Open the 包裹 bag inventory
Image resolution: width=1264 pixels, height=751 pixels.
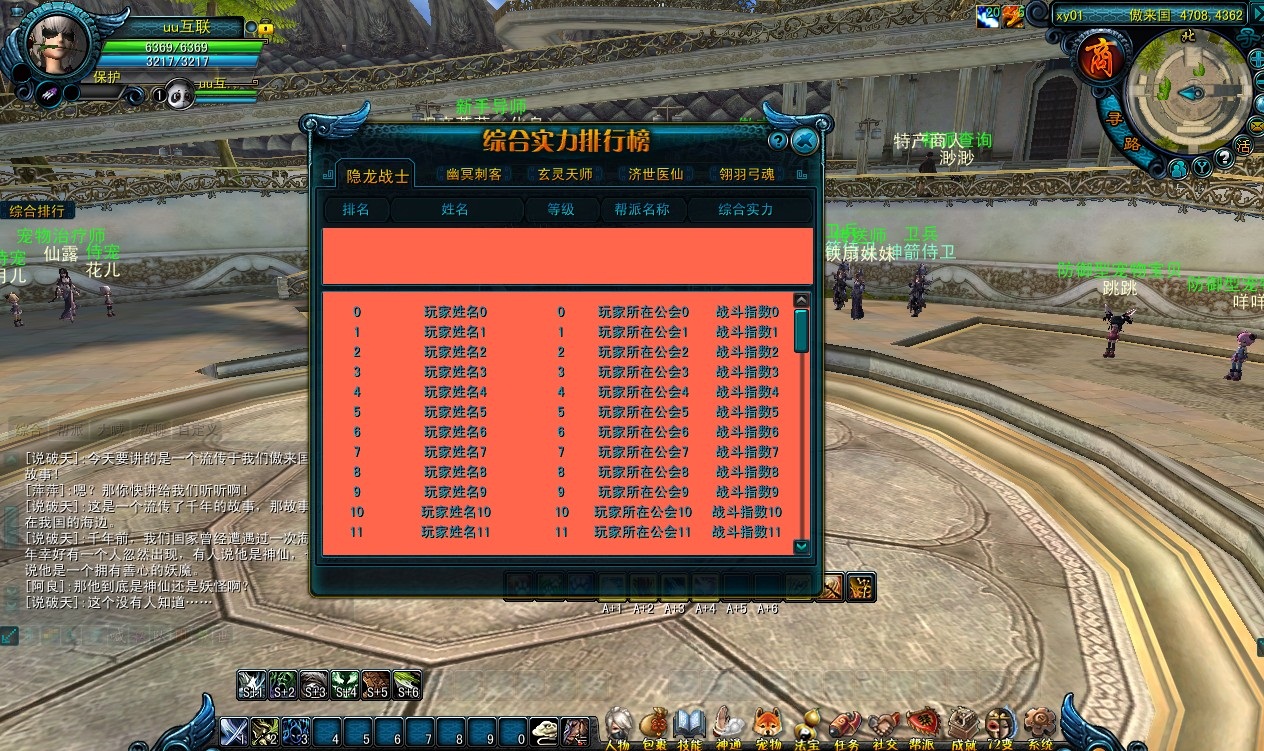click(x=654, y=726)
